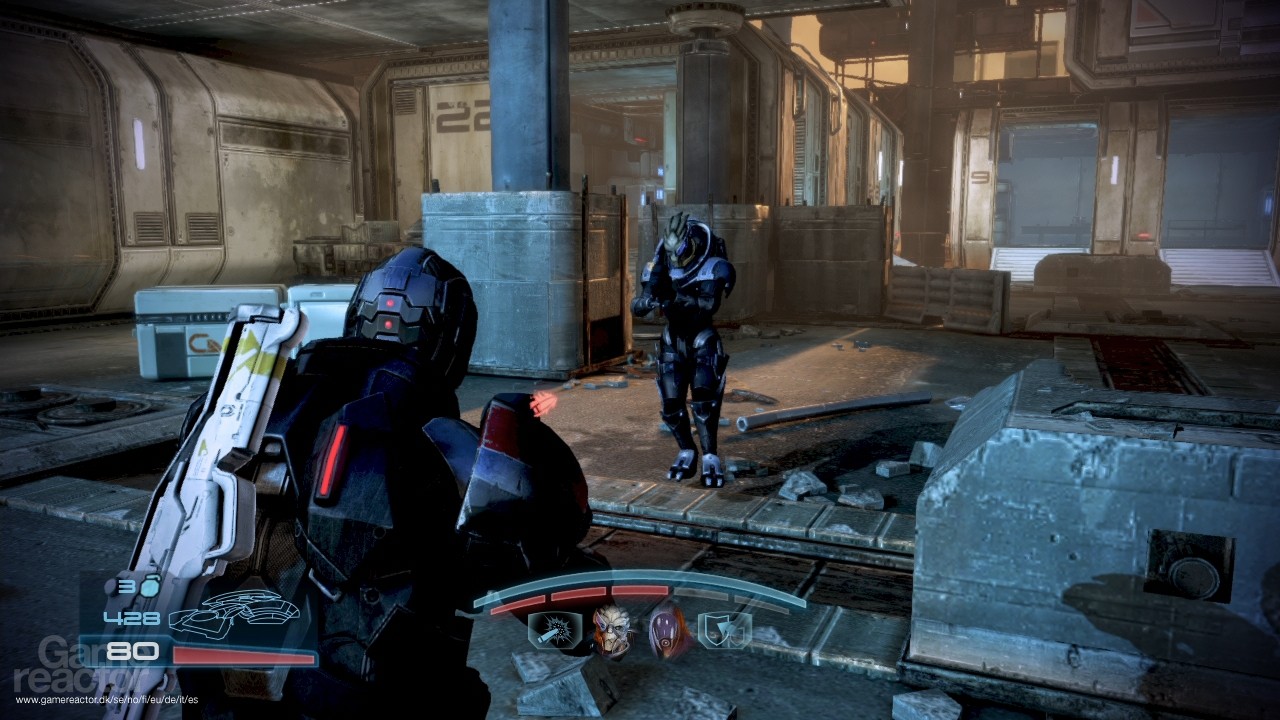Select the ammo counter reading 428
This screenshot has width=1280, height=720.
coord(130,618)
